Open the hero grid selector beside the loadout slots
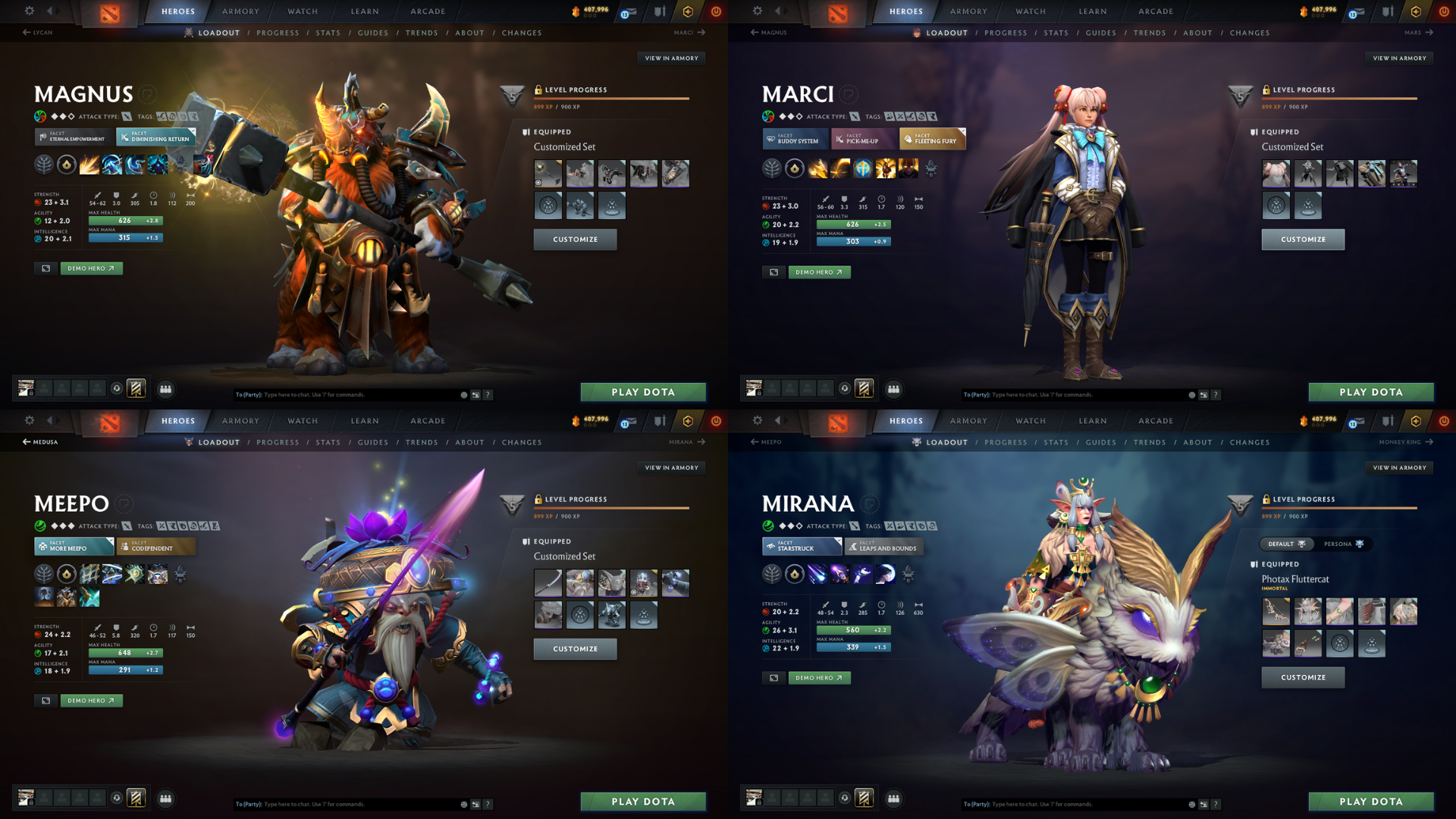 [x=166, y=389]
